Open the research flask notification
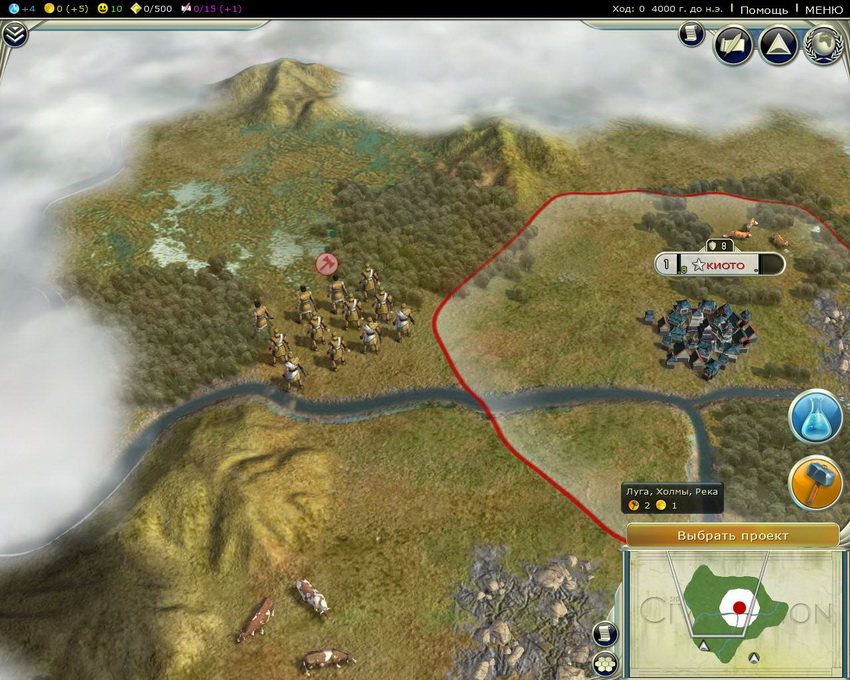Screen dimensions: 850x680 [x=815, y=418]
